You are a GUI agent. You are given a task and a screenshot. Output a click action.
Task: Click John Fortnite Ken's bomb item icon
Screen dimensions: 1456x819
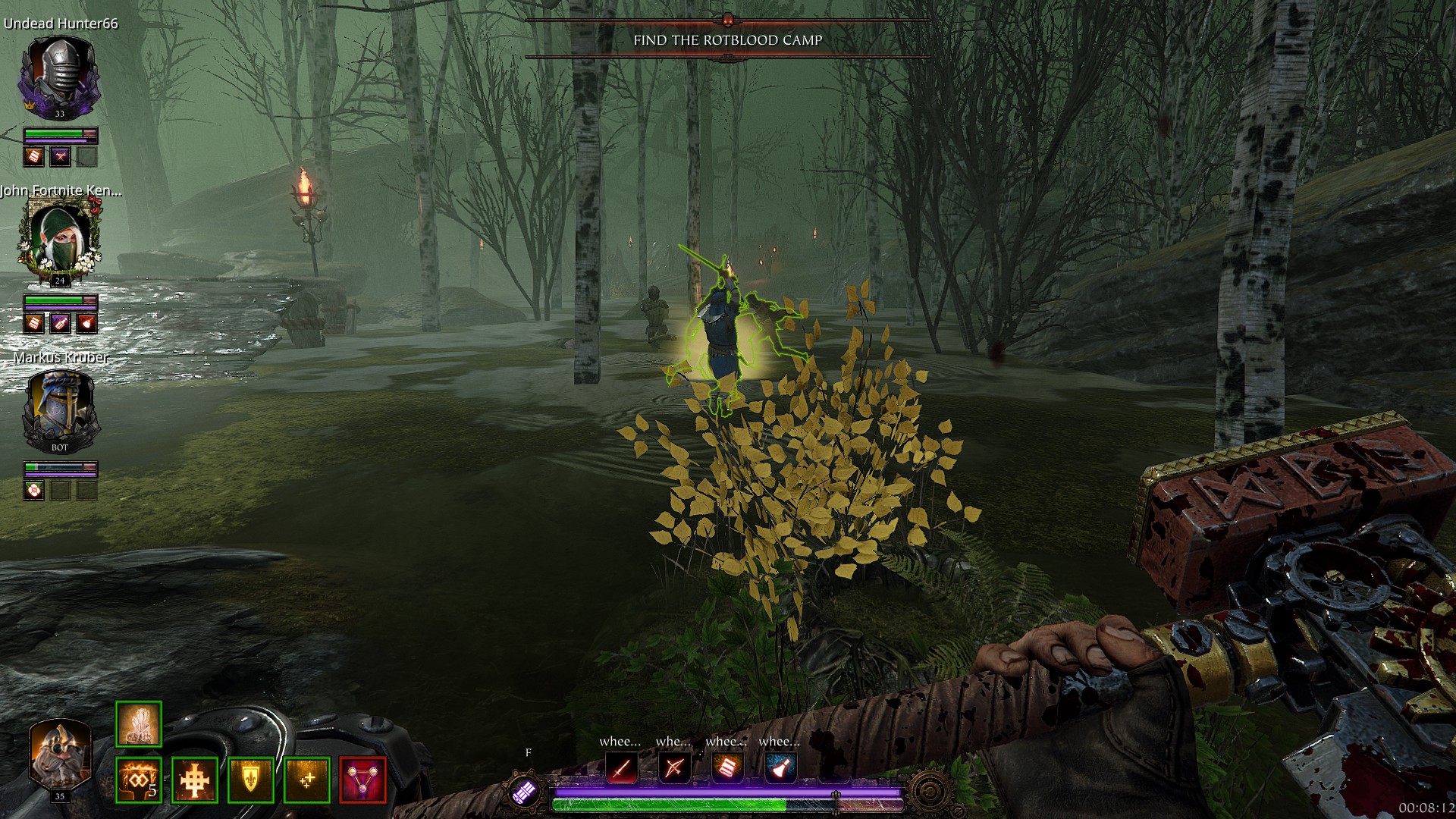click(86, 324)
